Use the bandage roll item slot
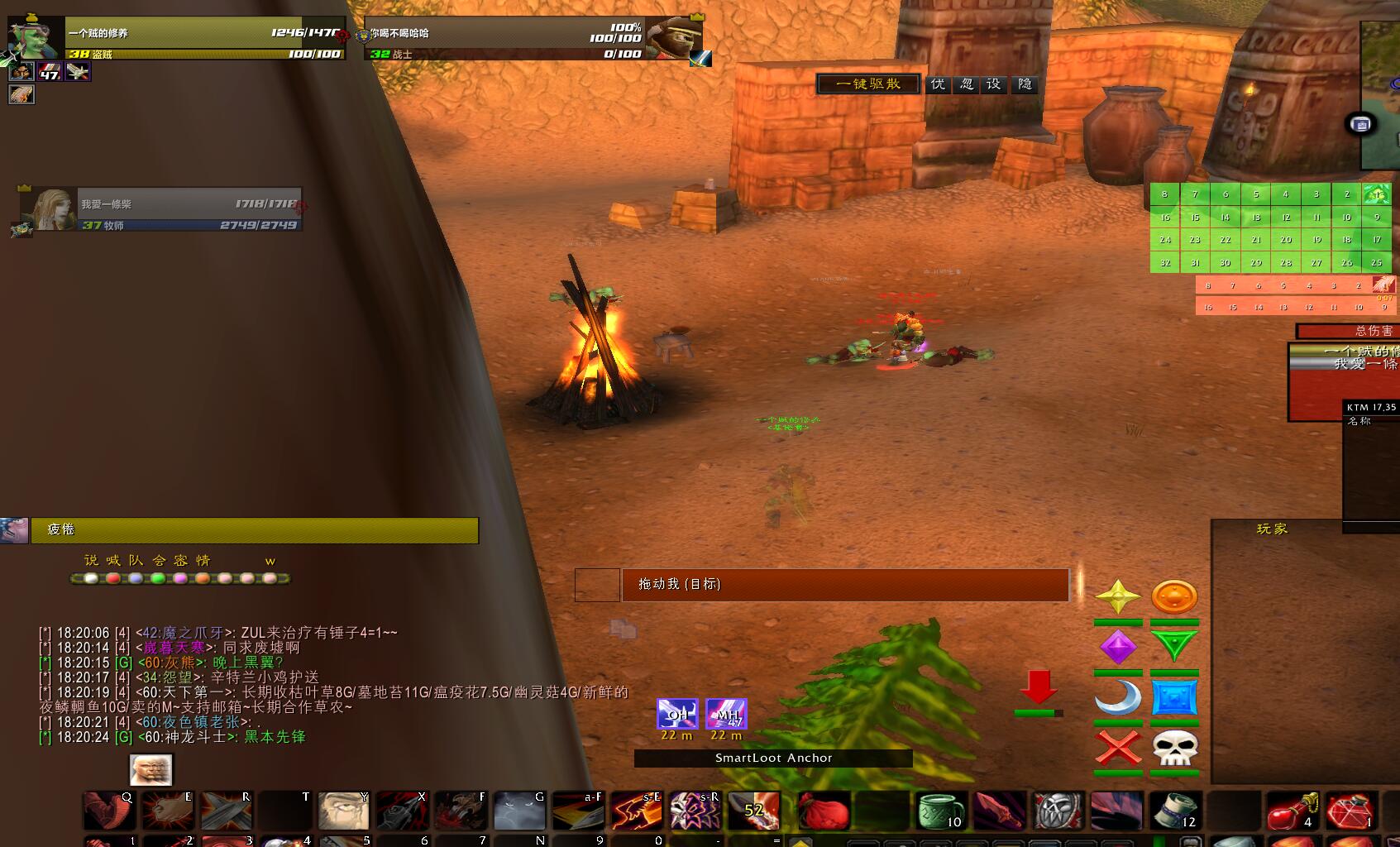Screen dimensions: 1400x847 click(x=1175, y=810)
